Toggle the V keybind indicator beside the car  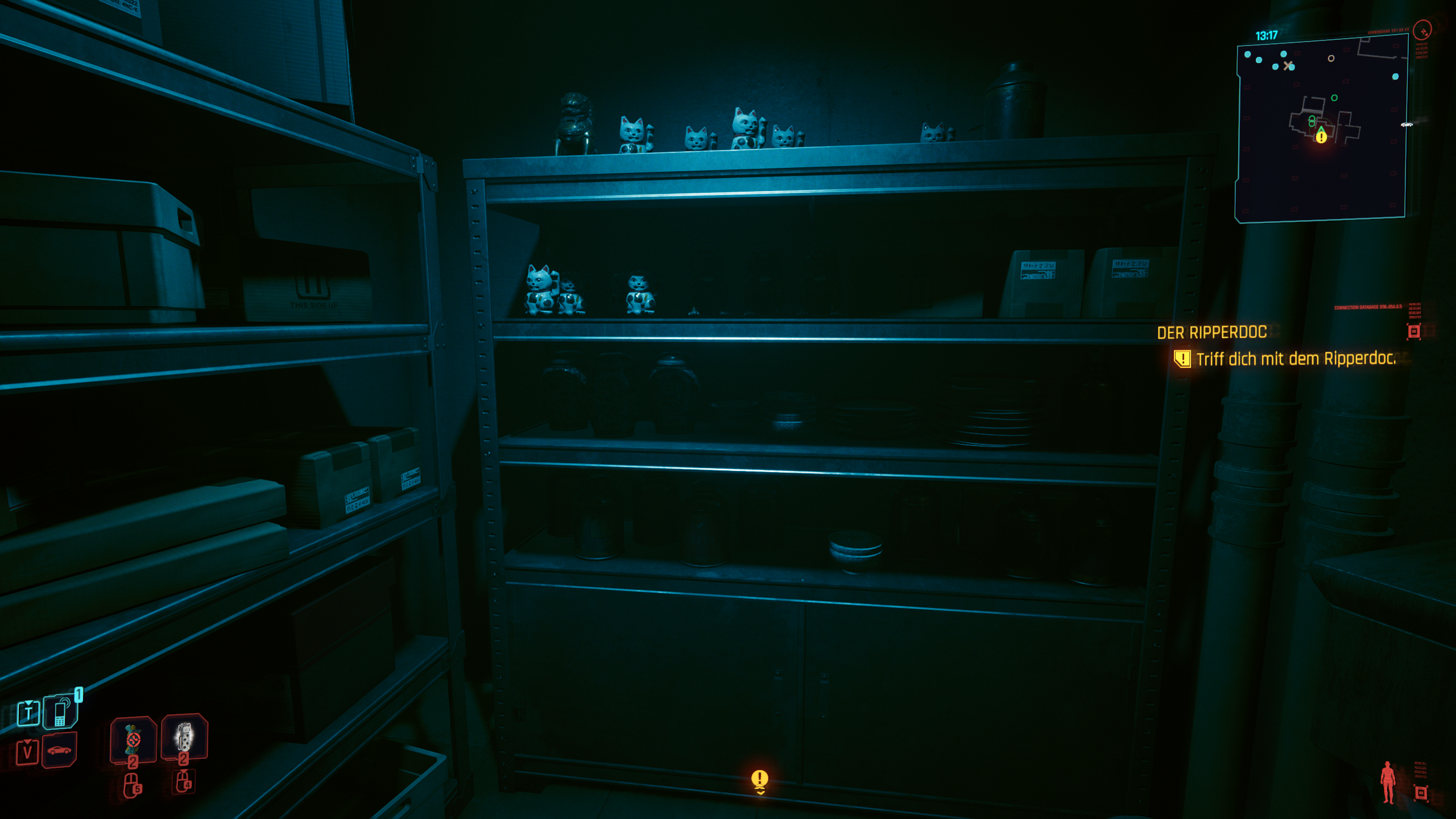click(x=27, y=752)
